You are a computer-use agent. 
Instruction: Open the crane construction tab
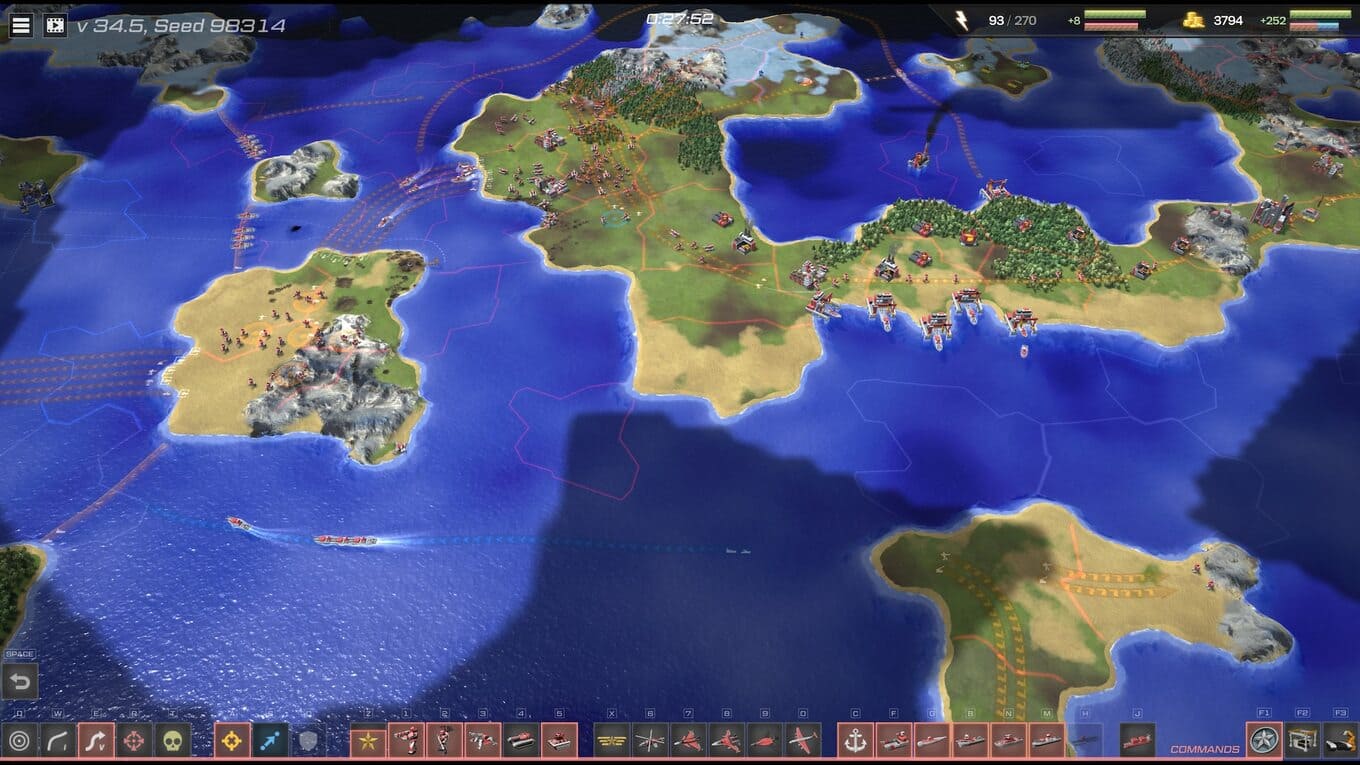(x=1340, y=741)
